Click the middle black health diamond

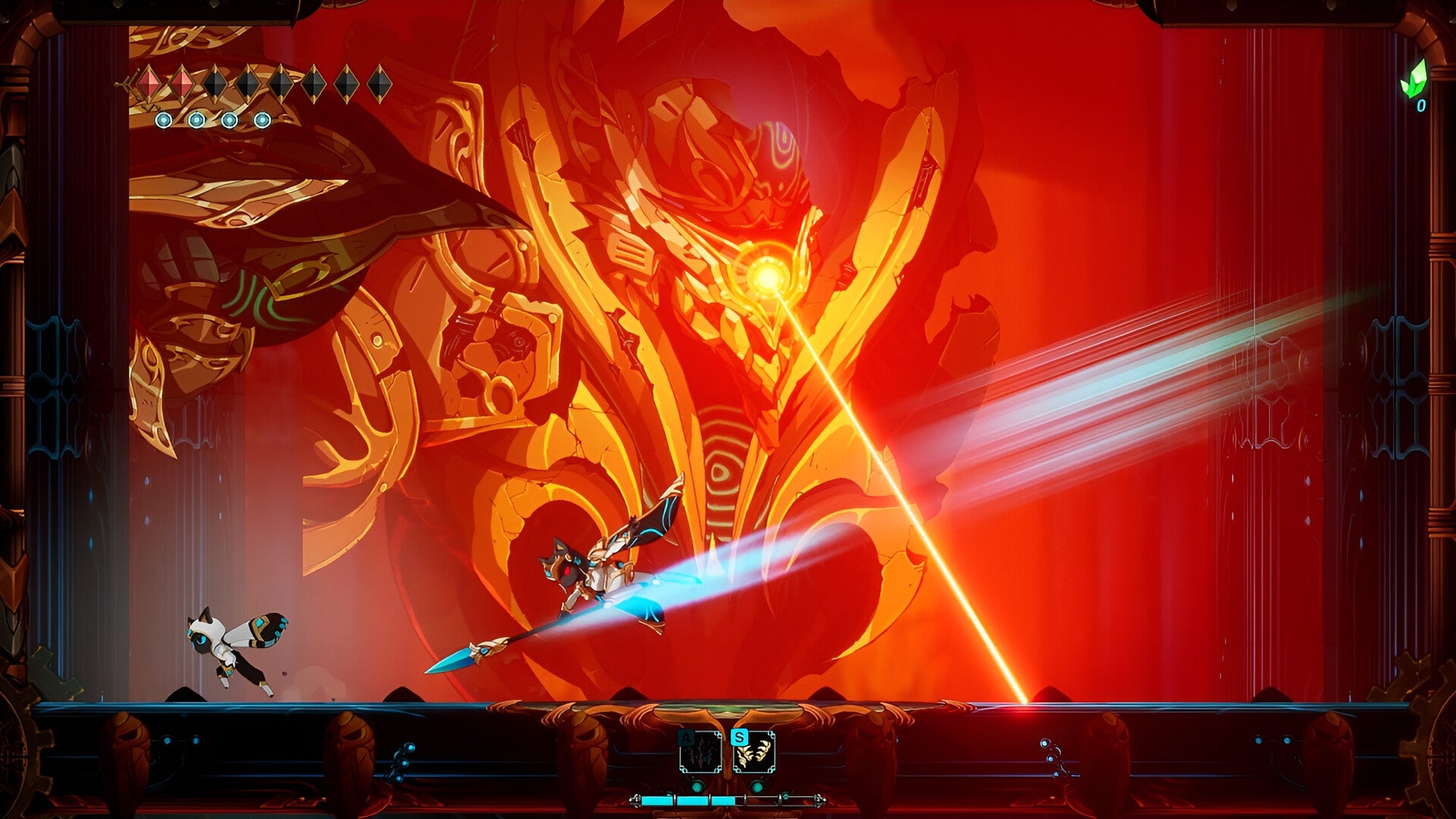[282, 83]
